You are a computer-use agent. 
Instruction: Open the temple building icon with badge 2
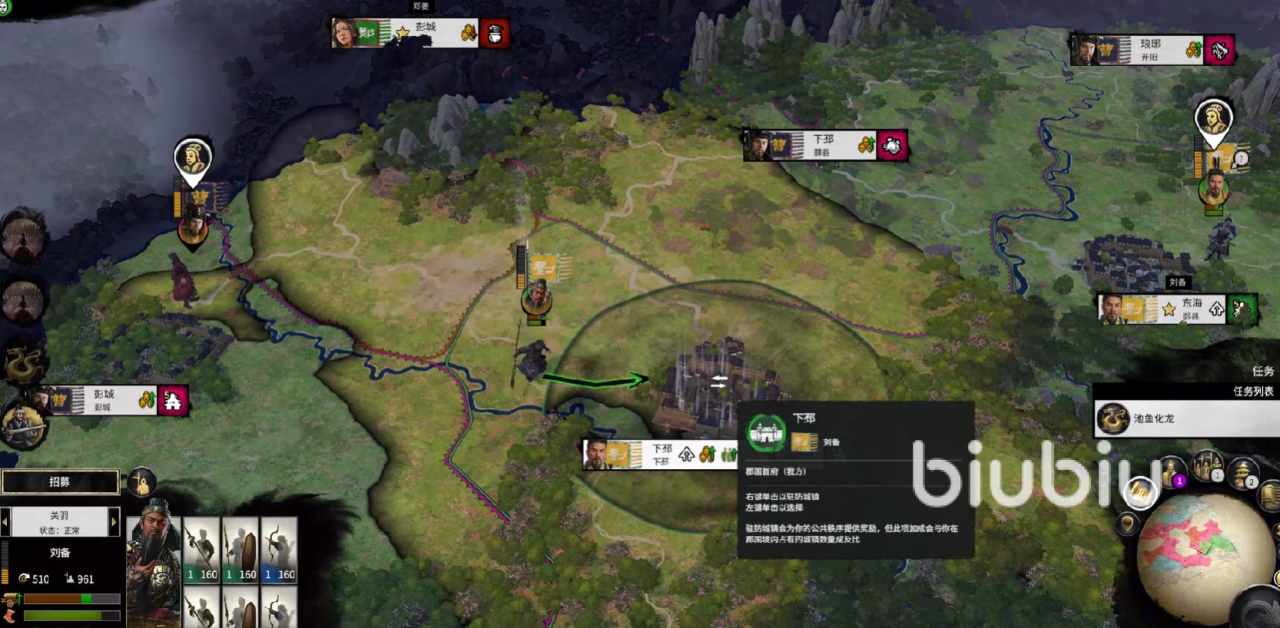pos(1243,473)
